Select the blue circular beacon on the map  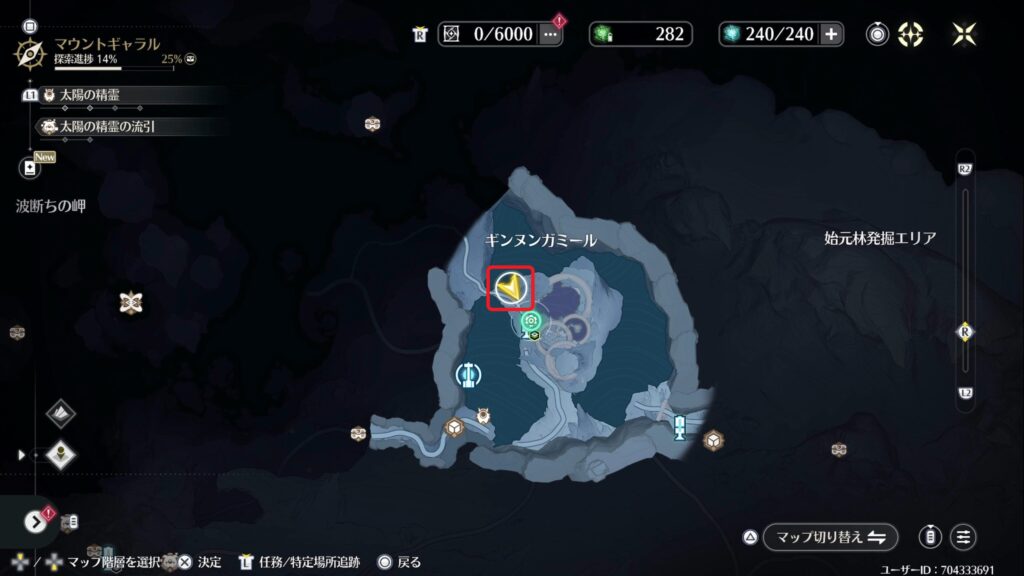pos(466,375)
